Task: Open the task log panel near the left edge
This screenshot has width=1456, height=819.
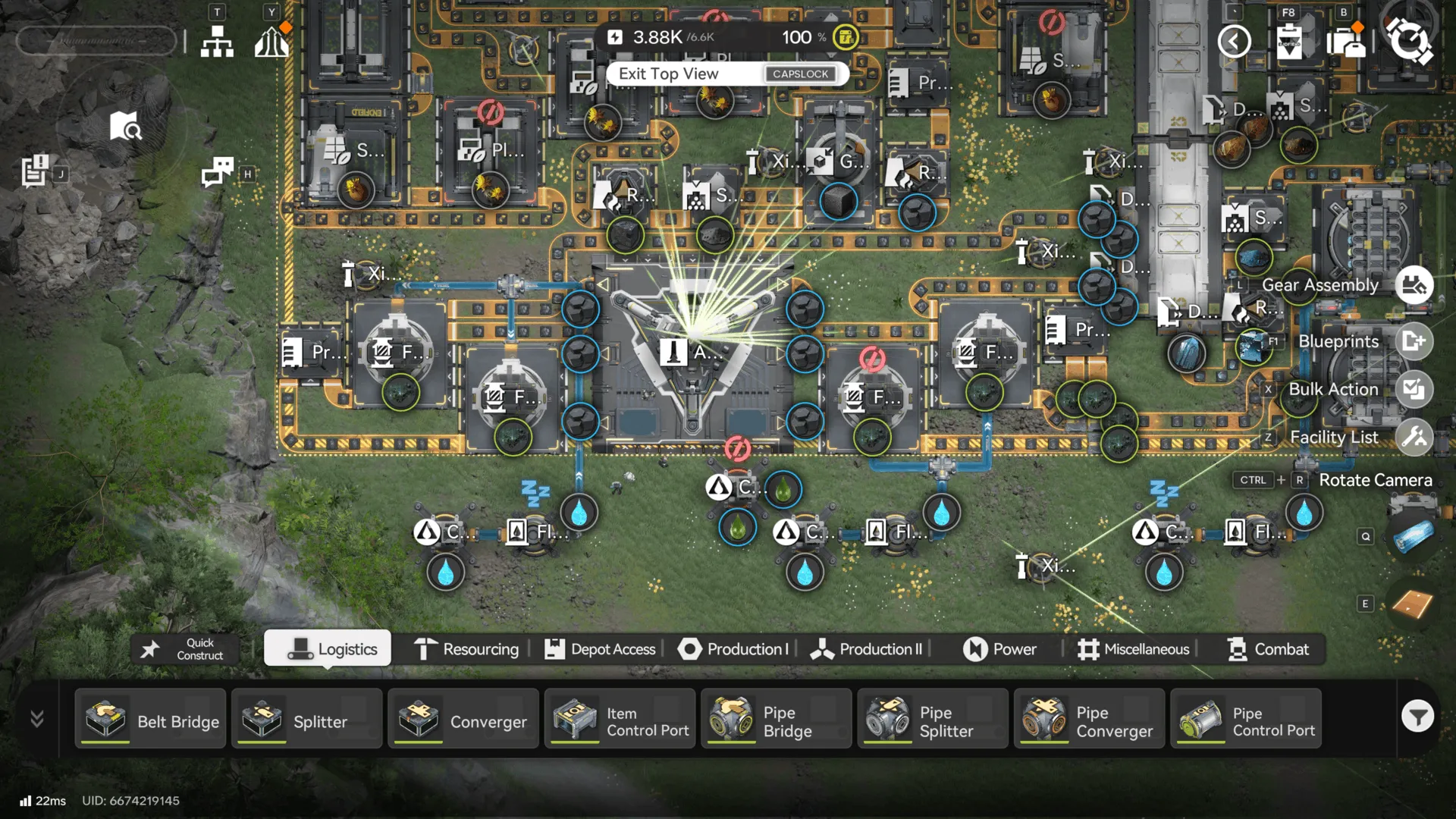Action: [36, 168]
